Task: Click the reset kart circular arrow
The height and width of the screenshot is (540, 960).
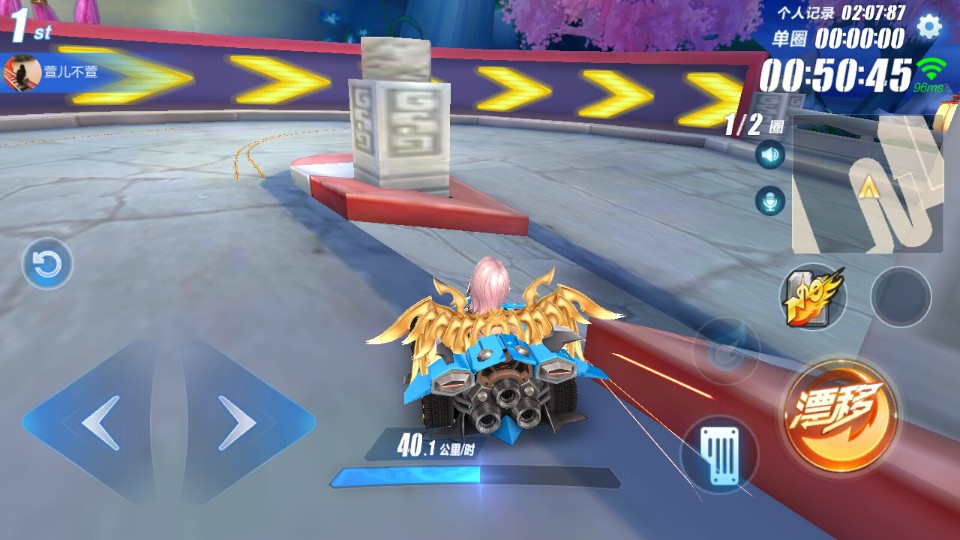Action: [x=47, y=264]
